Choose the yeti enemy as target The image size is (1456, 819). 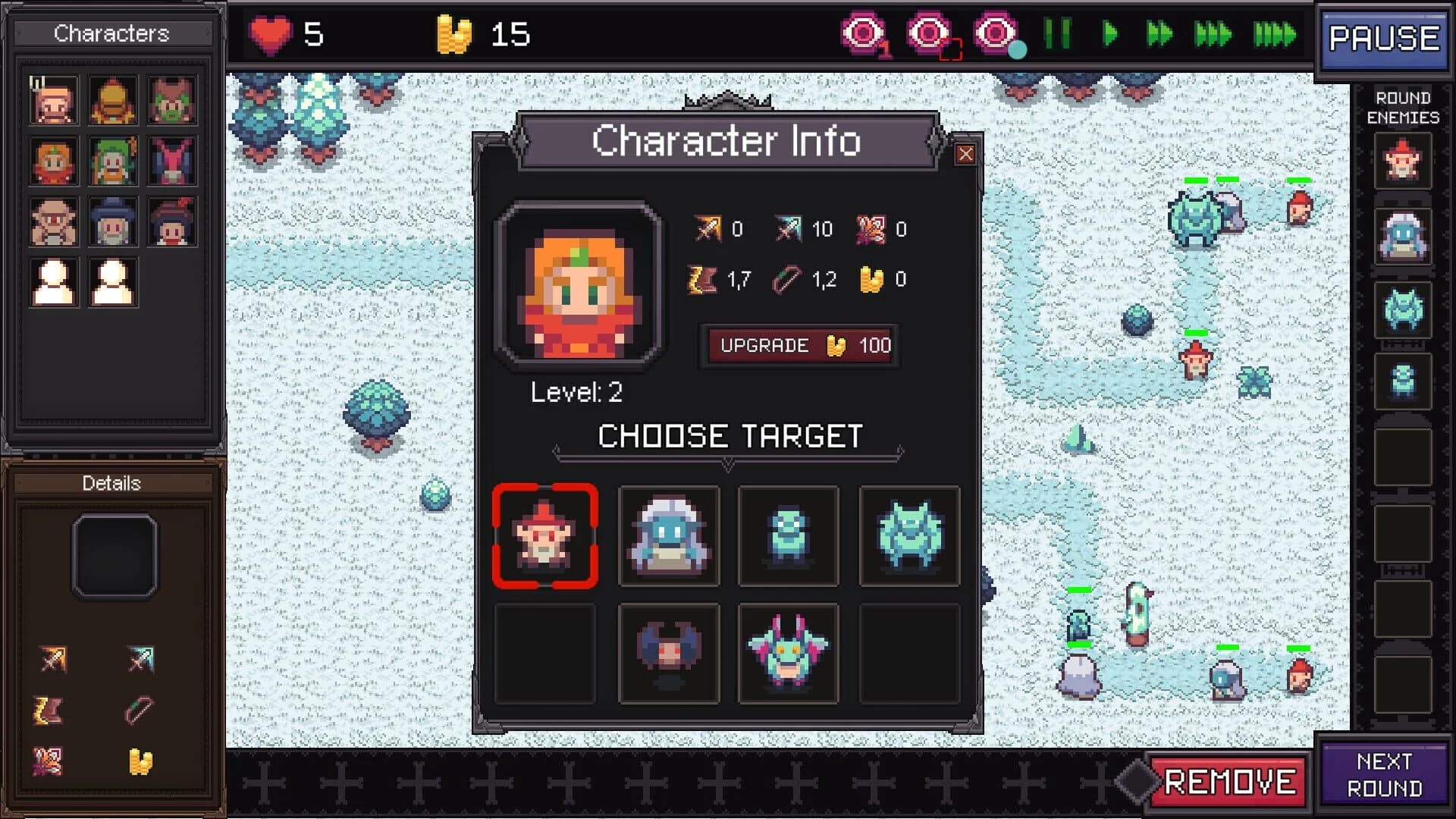pos(668,536)
